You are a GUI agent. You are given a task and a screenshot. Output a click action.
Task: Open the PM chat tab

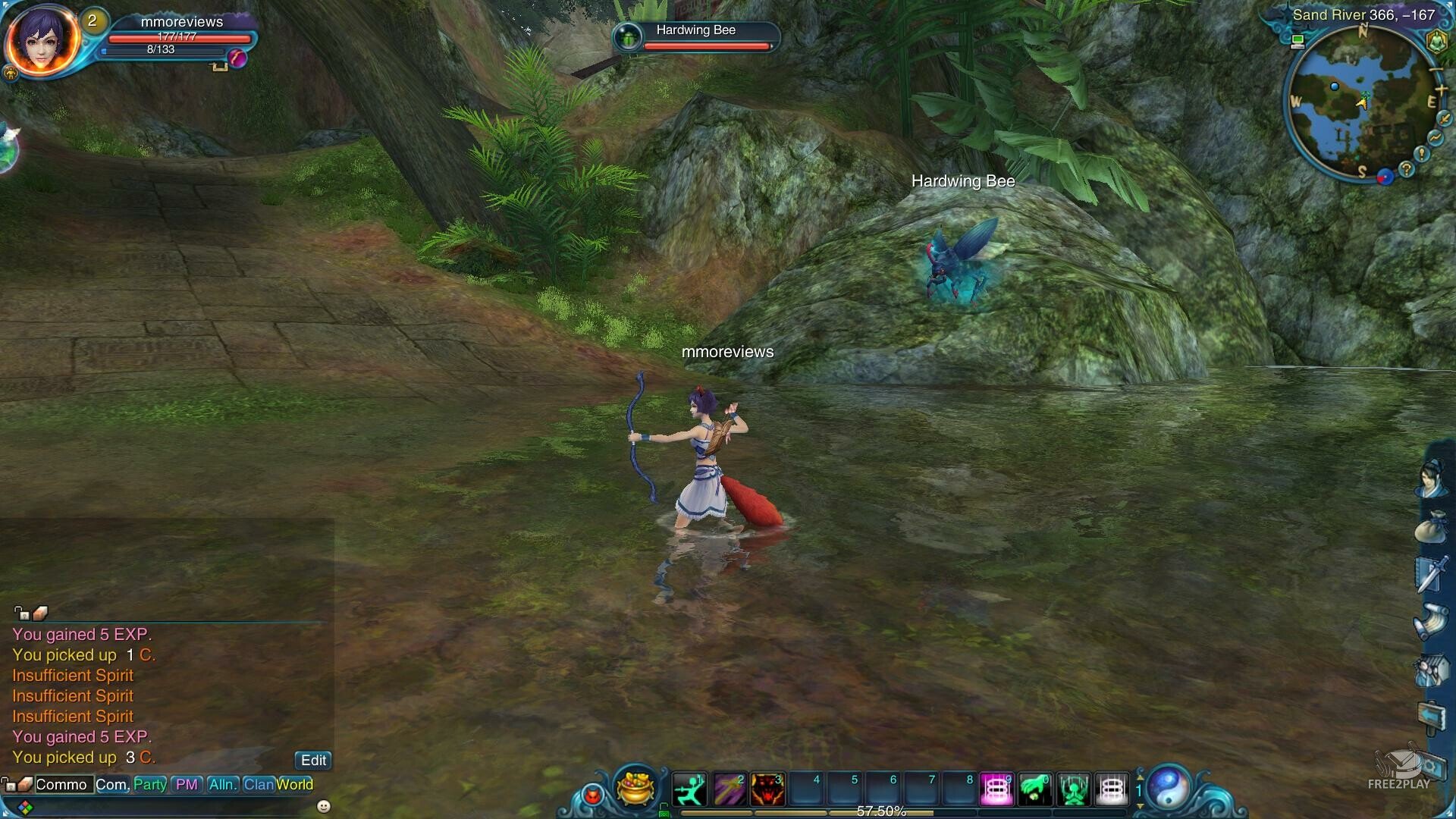186,784
